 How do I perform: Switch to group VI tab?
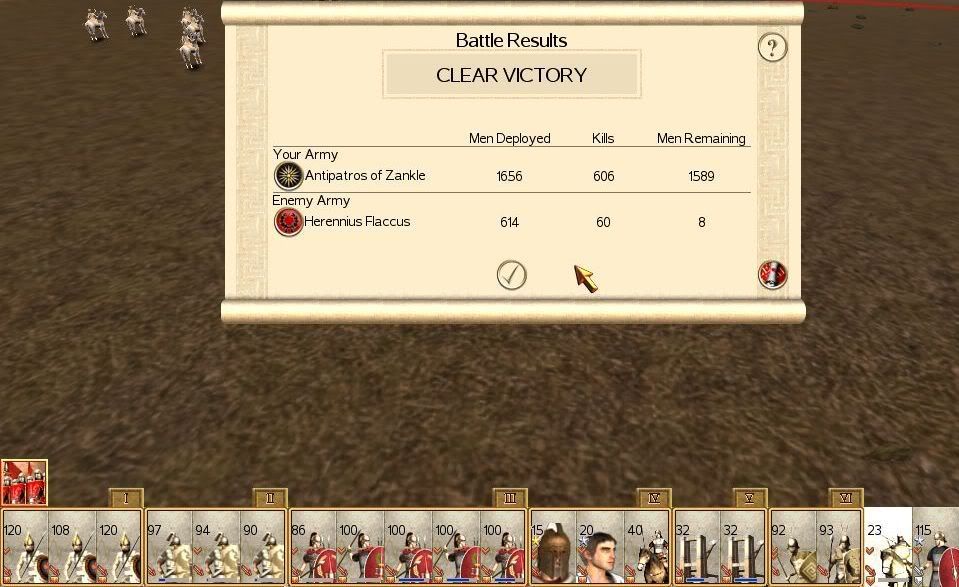pos(845,498)
